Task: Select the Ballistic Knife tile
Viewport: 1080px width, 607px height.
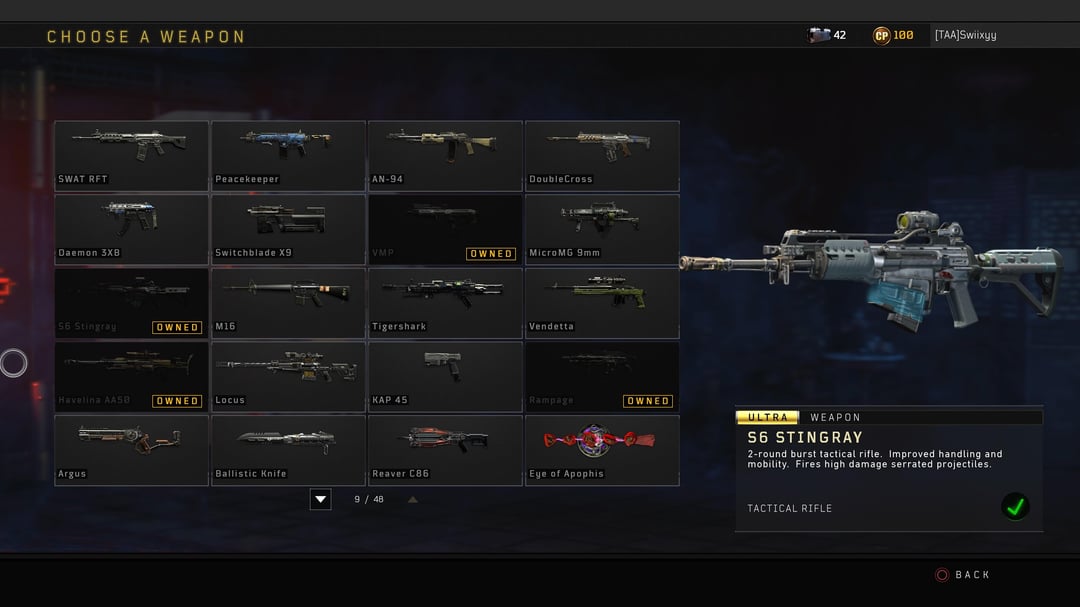Action: (288, 450)
